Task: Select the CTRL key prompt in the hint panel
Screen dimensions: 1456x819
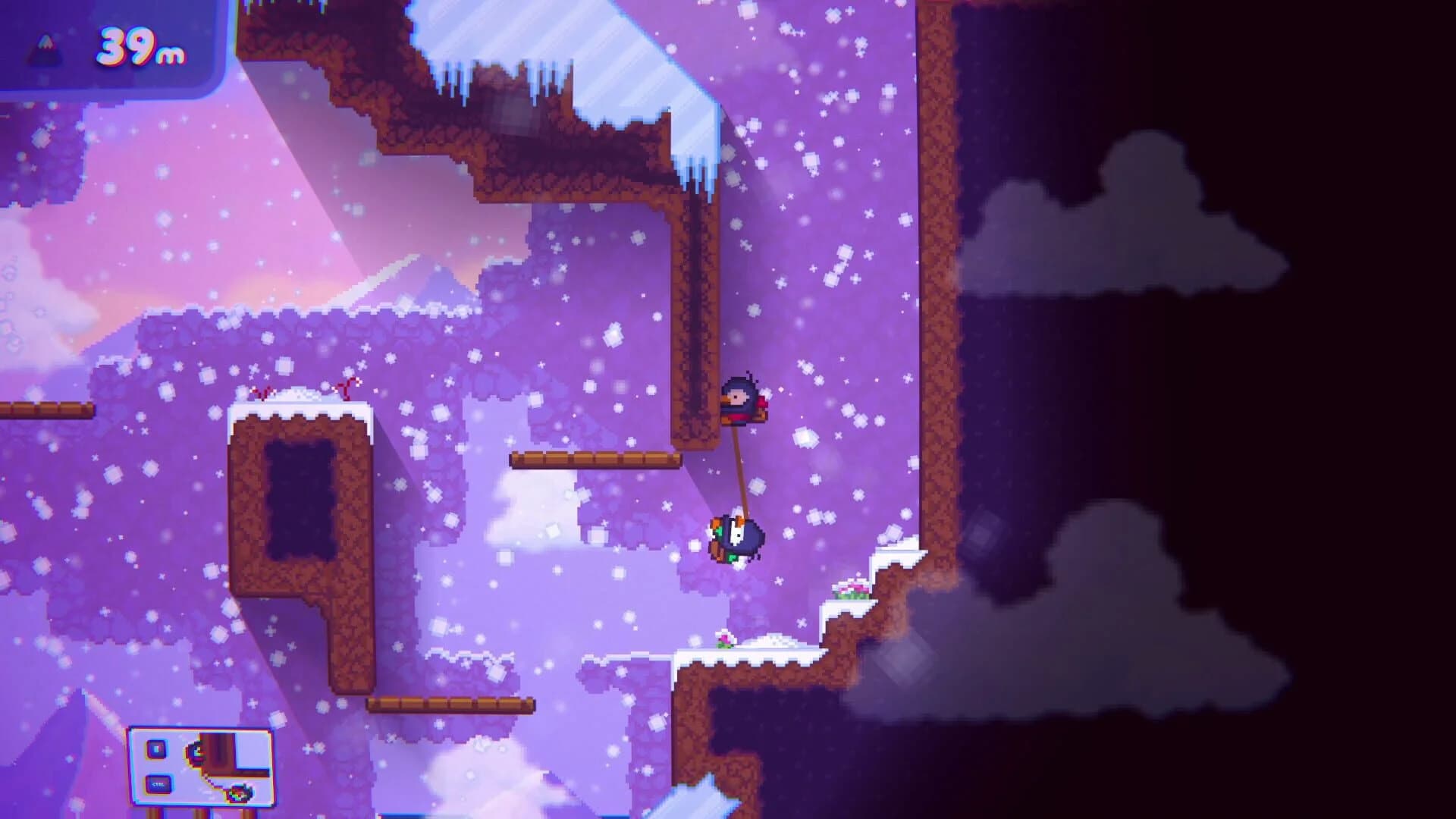Action: point(158,783)
